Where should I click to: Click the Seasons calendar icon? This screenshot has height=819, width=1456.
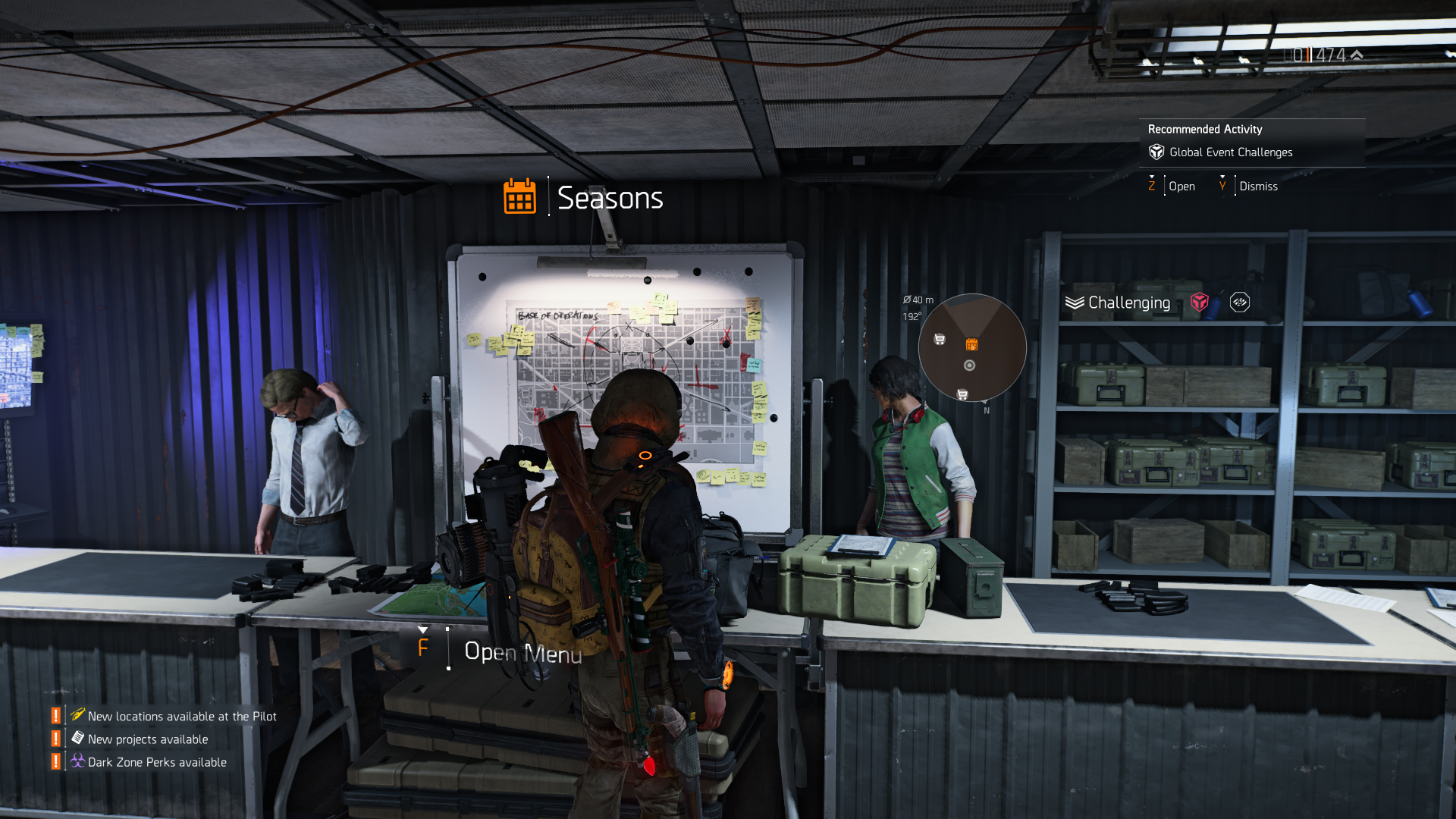click(x=519, y=197)
